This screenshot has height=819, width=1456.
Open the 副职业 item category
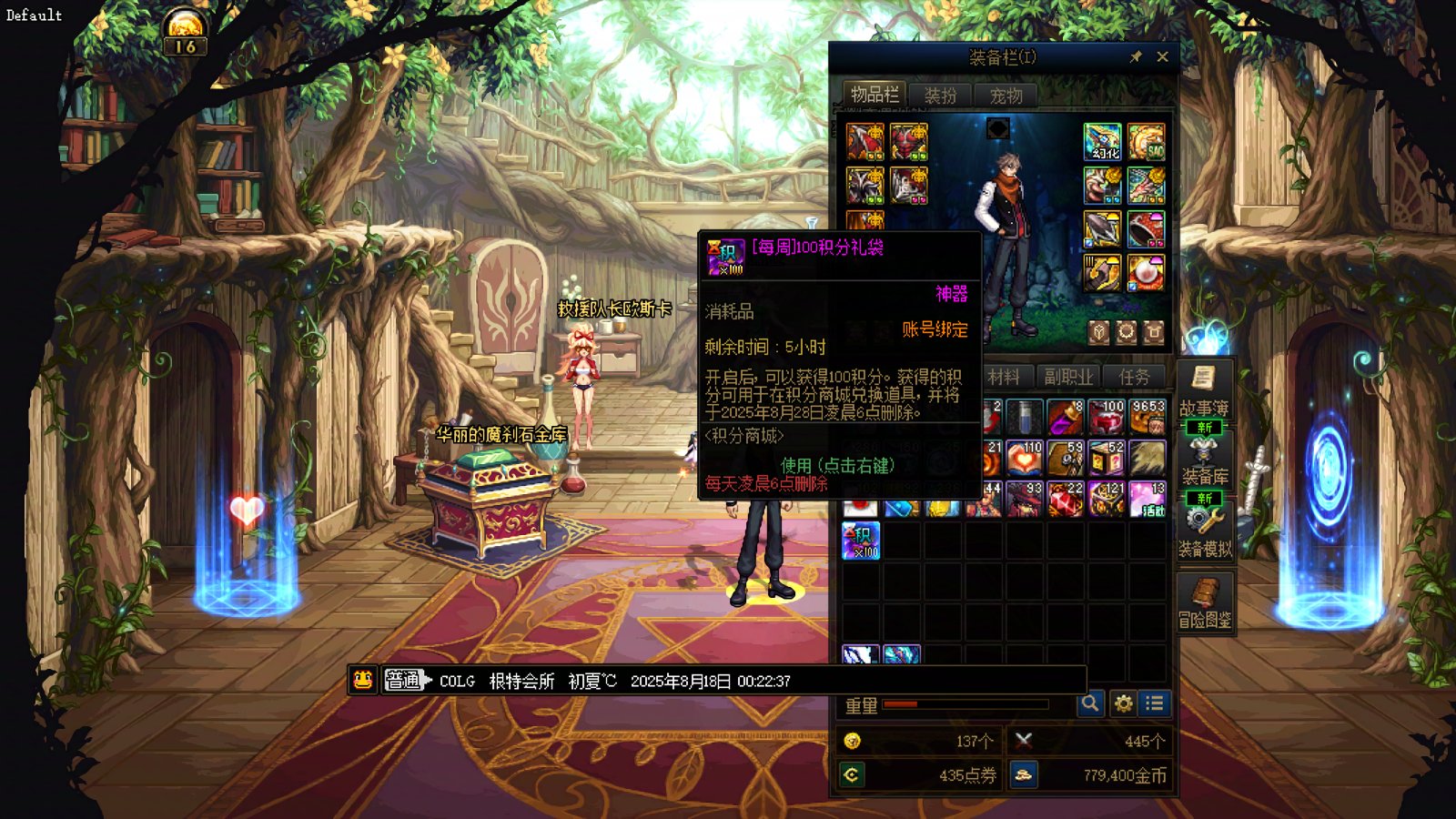click(x=1068, y=377)
